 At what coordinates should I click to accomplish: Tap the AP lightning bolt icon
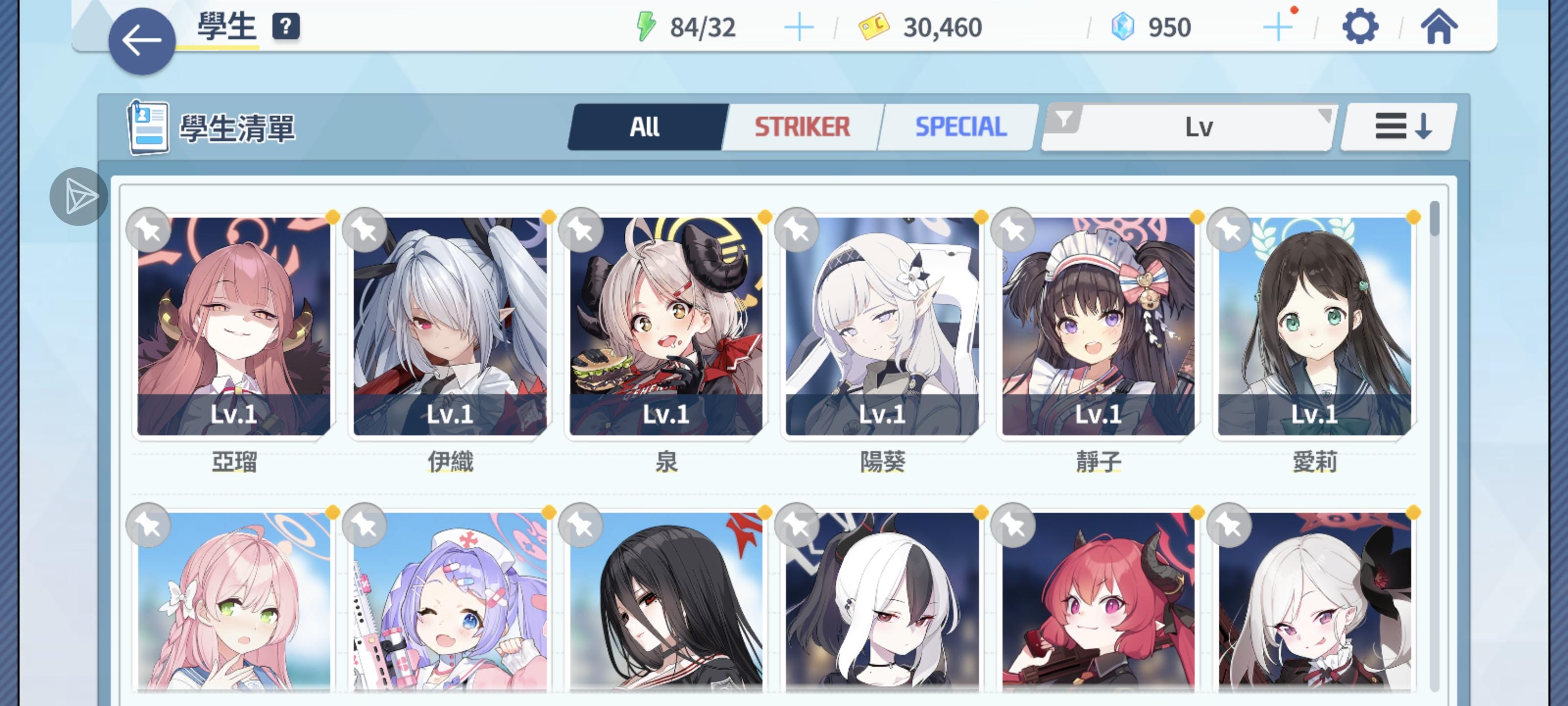click(x=646, y=25)
